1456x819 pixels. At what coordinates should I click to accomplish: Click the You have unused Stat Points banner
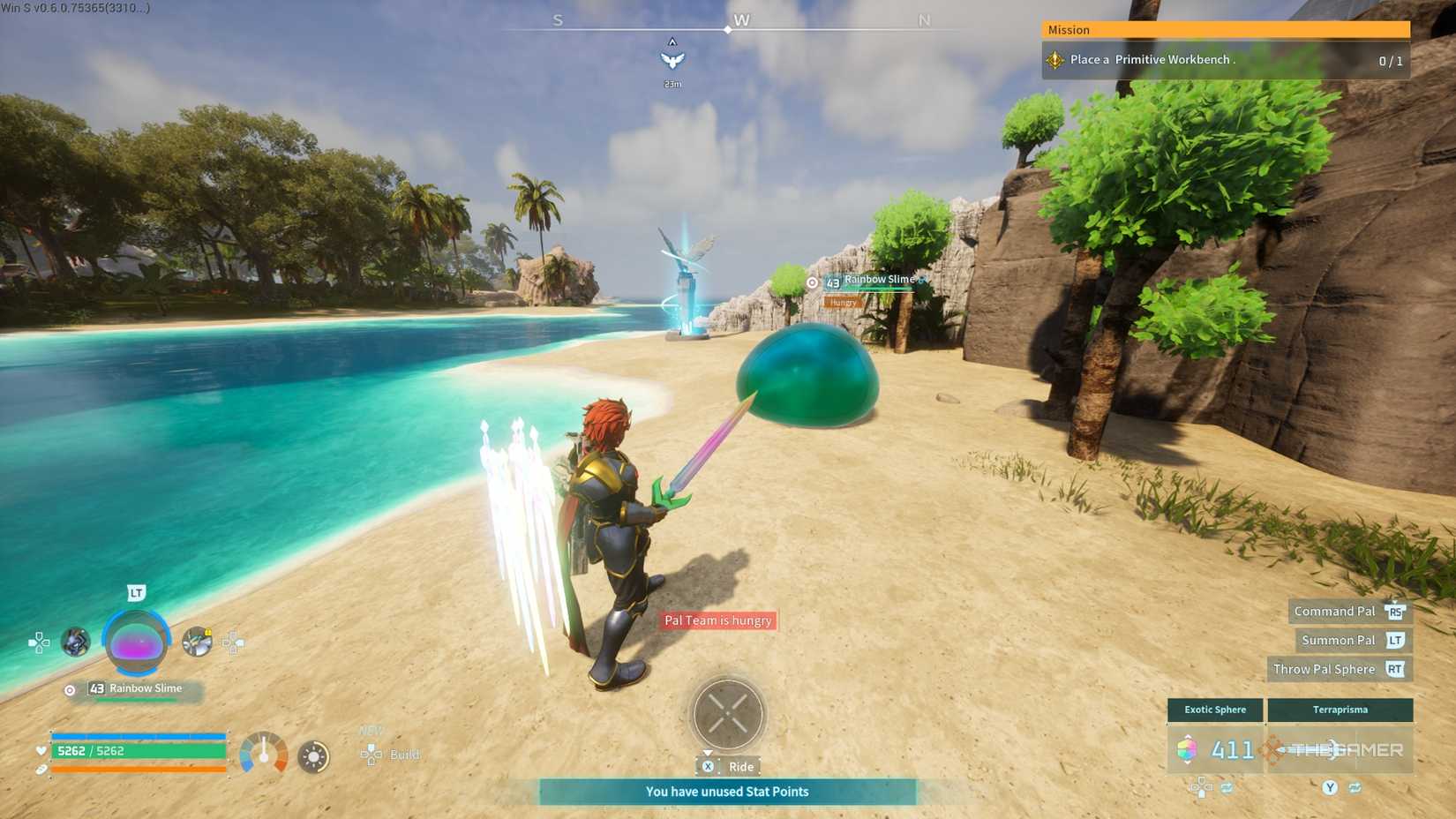(727, 792)
